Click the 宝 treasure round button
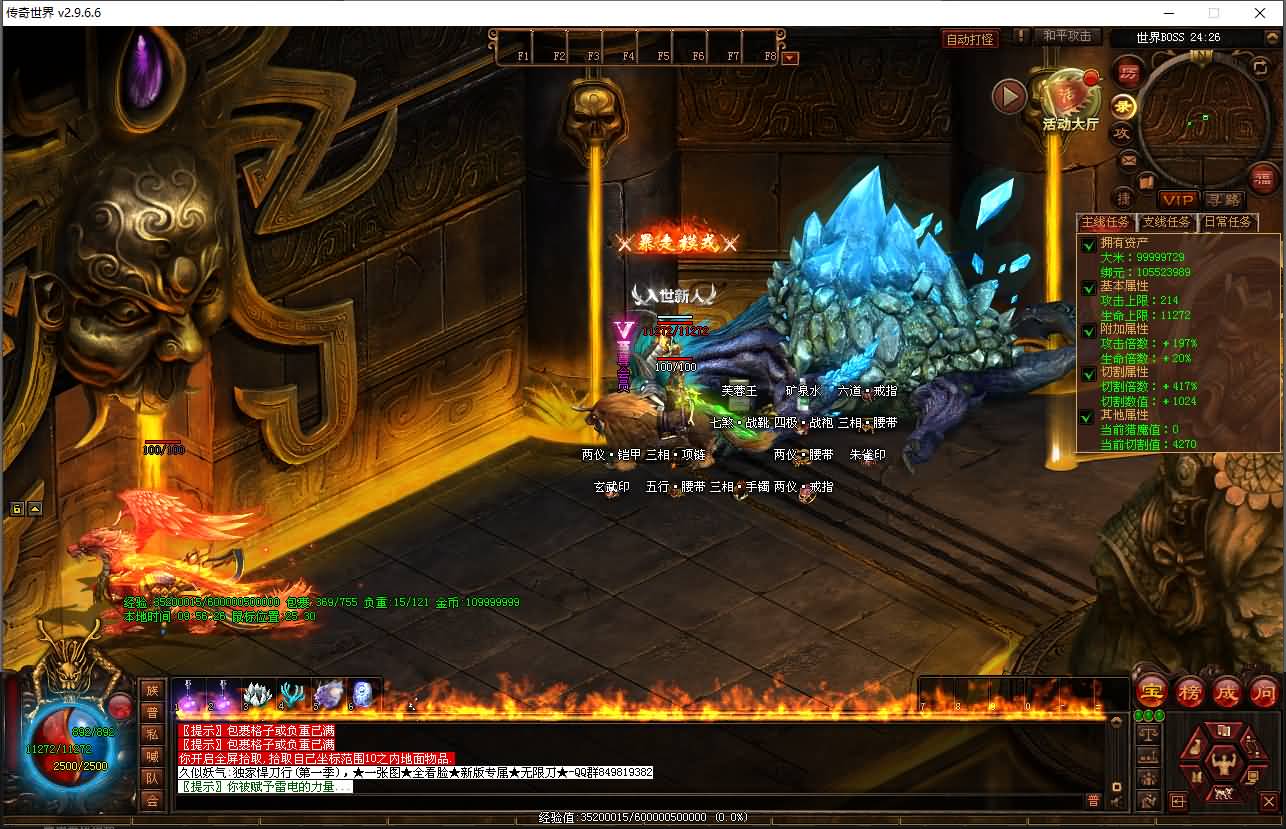1286x829 pixels. point(1152,691)
